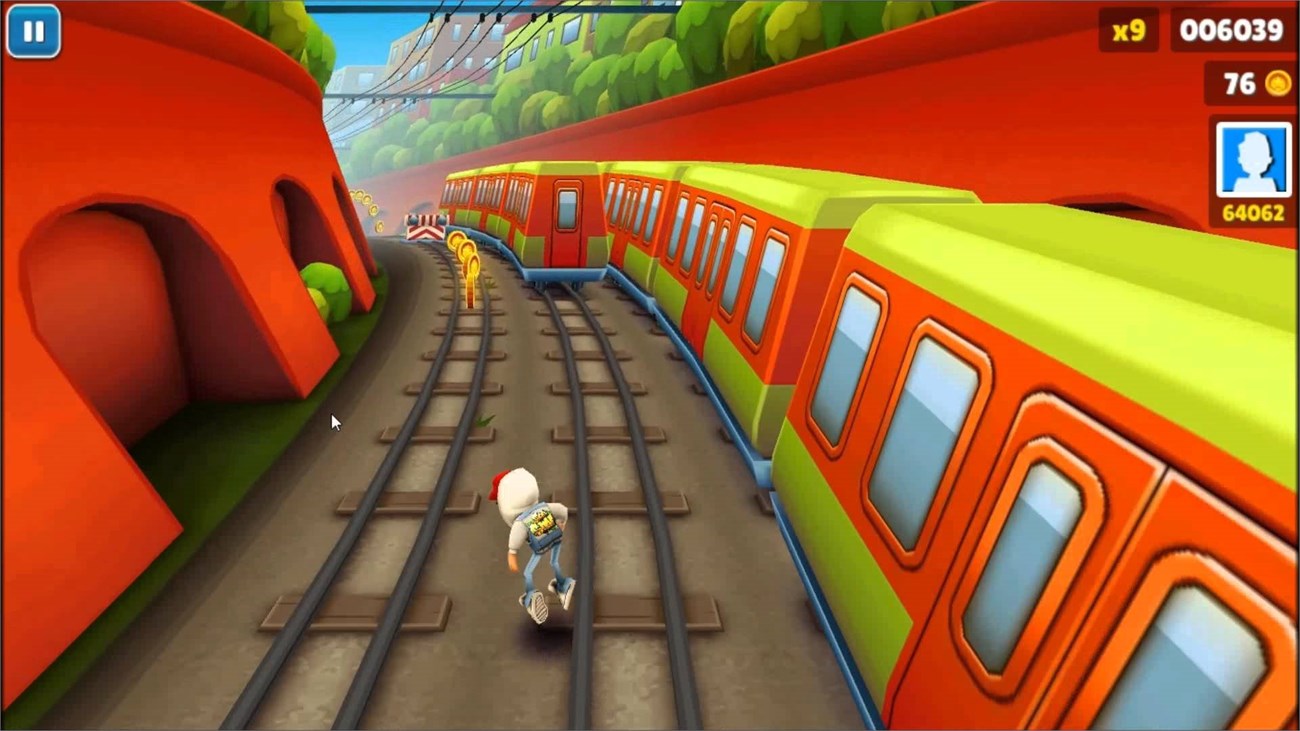
Task: Click the pause icon's blue rounded button
Action: click(34, 31)
